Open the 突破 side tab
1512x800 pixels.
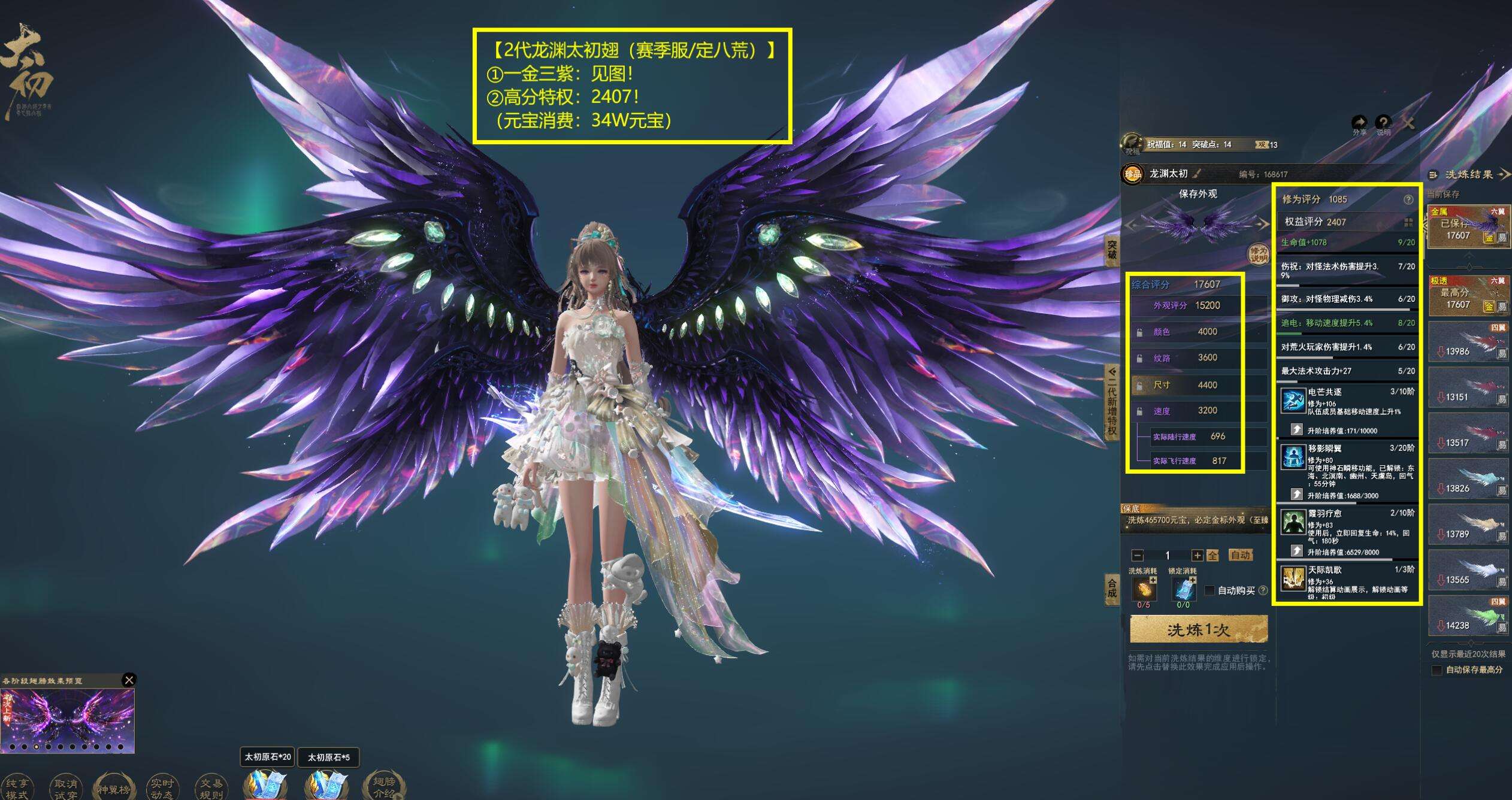tap(1112, 250)
